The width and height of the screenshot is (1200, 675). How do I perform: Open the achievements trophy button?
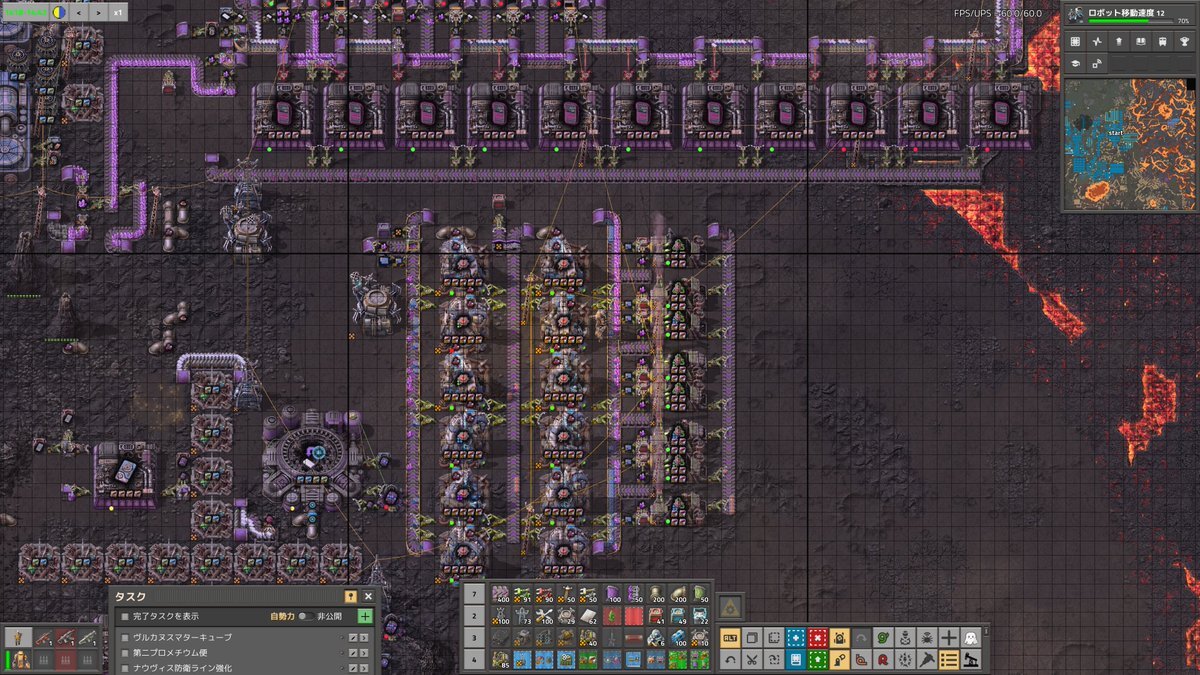tap(1185, 42)
